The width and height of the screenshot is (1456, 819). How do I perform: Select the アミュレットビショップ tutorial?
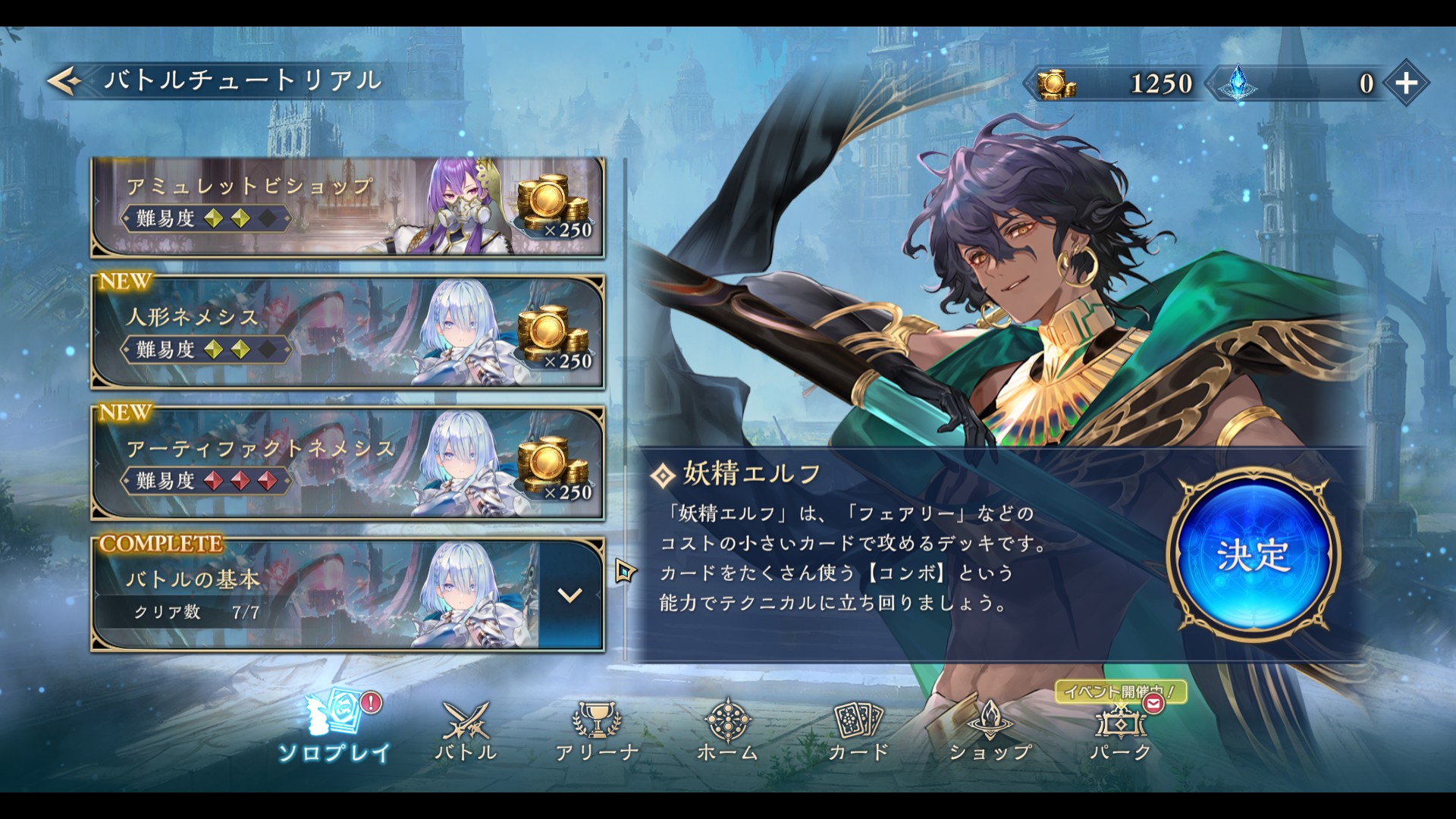[347, 208]
